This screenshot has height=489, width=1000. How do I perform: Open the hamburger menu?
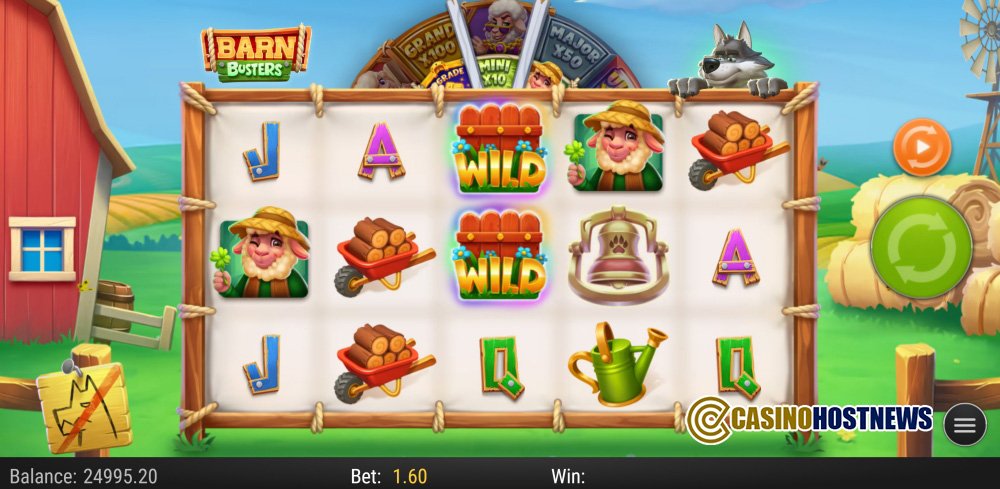pos(965,425)
